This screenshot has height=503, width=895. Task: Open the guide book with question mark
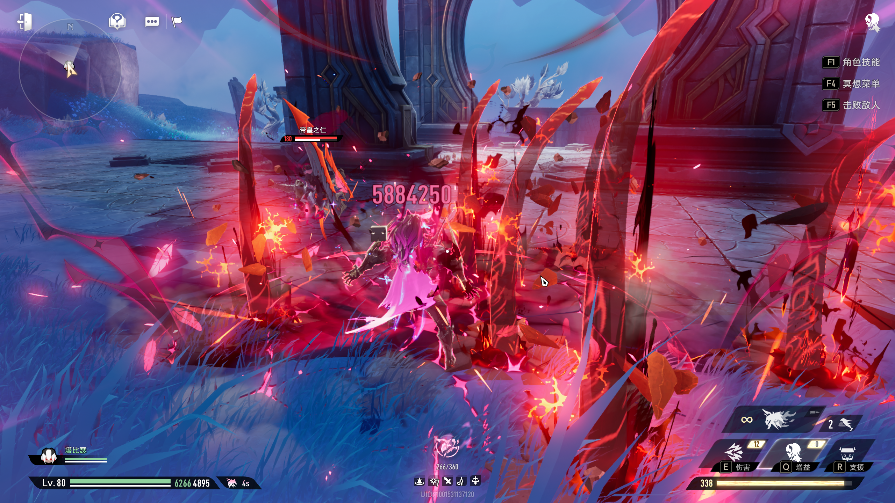click(x=118, y=21)
